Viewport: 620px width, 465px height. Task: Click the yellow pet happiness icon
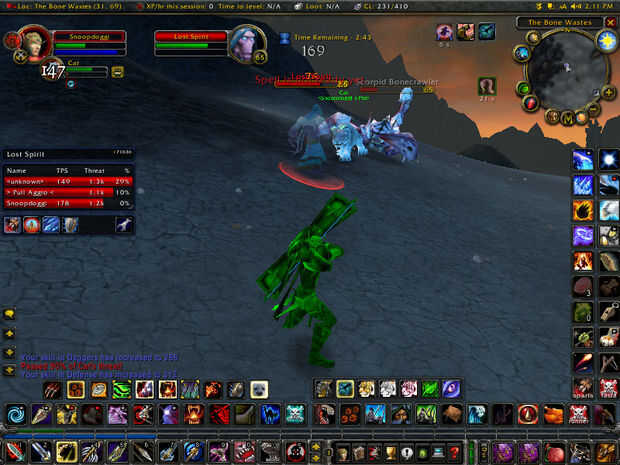(117, 72)
